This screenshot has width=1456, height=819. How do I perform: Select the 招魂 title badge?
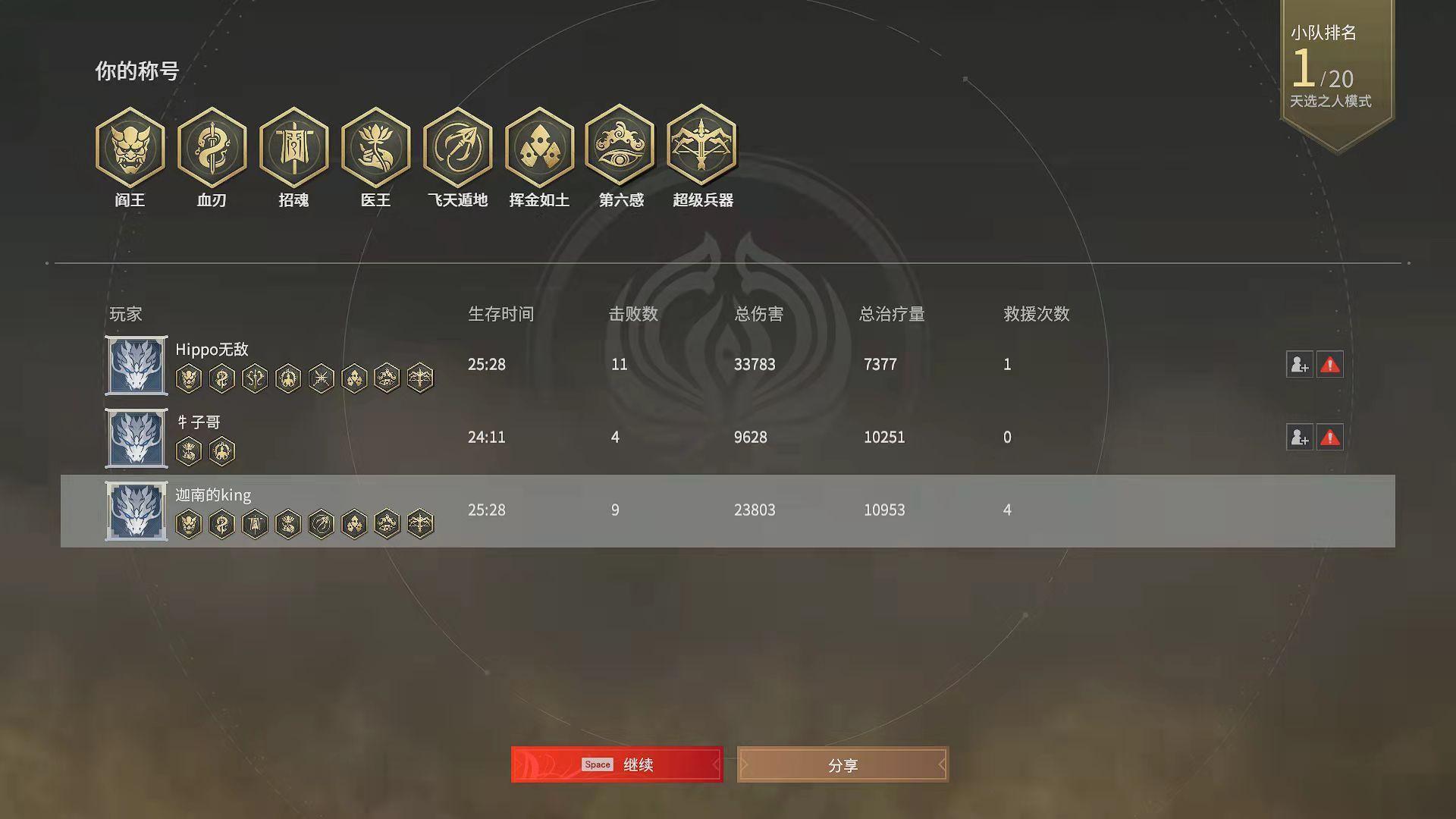pyautogui.click(x=293, y=148)
